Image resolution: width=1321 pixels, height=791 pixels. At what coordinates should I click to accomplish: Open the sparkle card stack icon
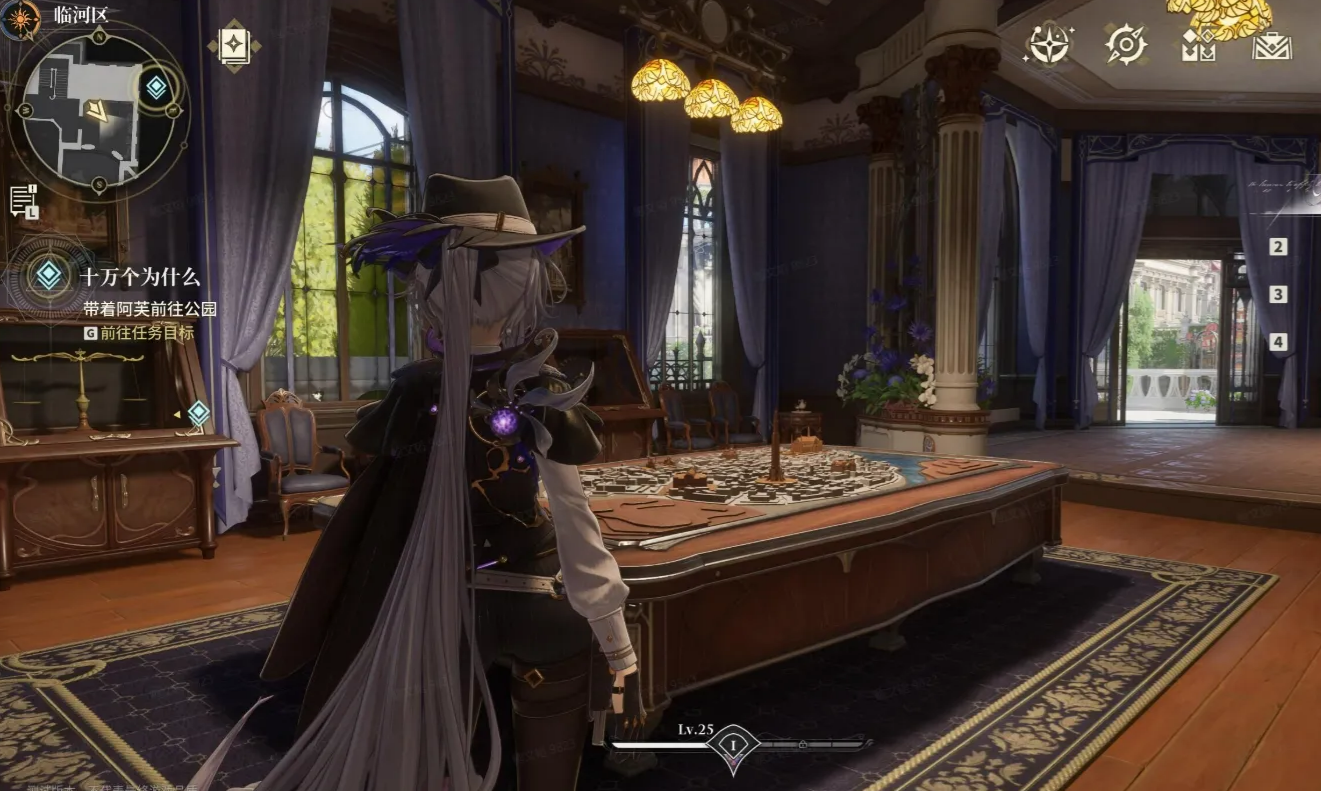pos(234,45)
